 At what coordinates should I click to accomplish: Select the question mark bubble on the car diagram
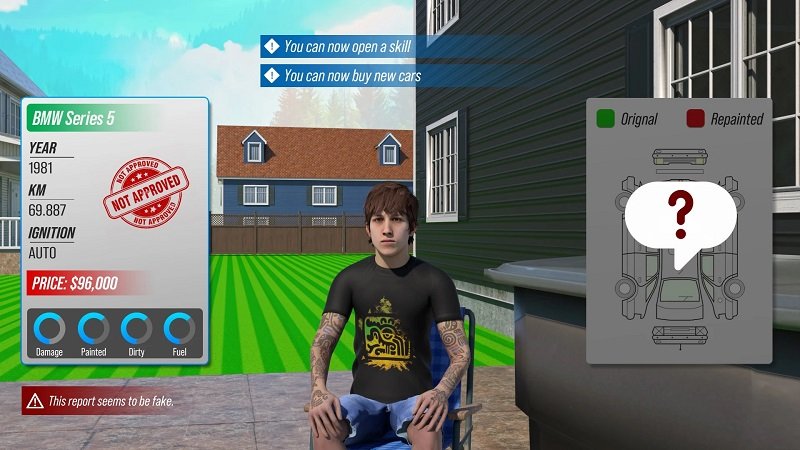click(x=680, y=217)
